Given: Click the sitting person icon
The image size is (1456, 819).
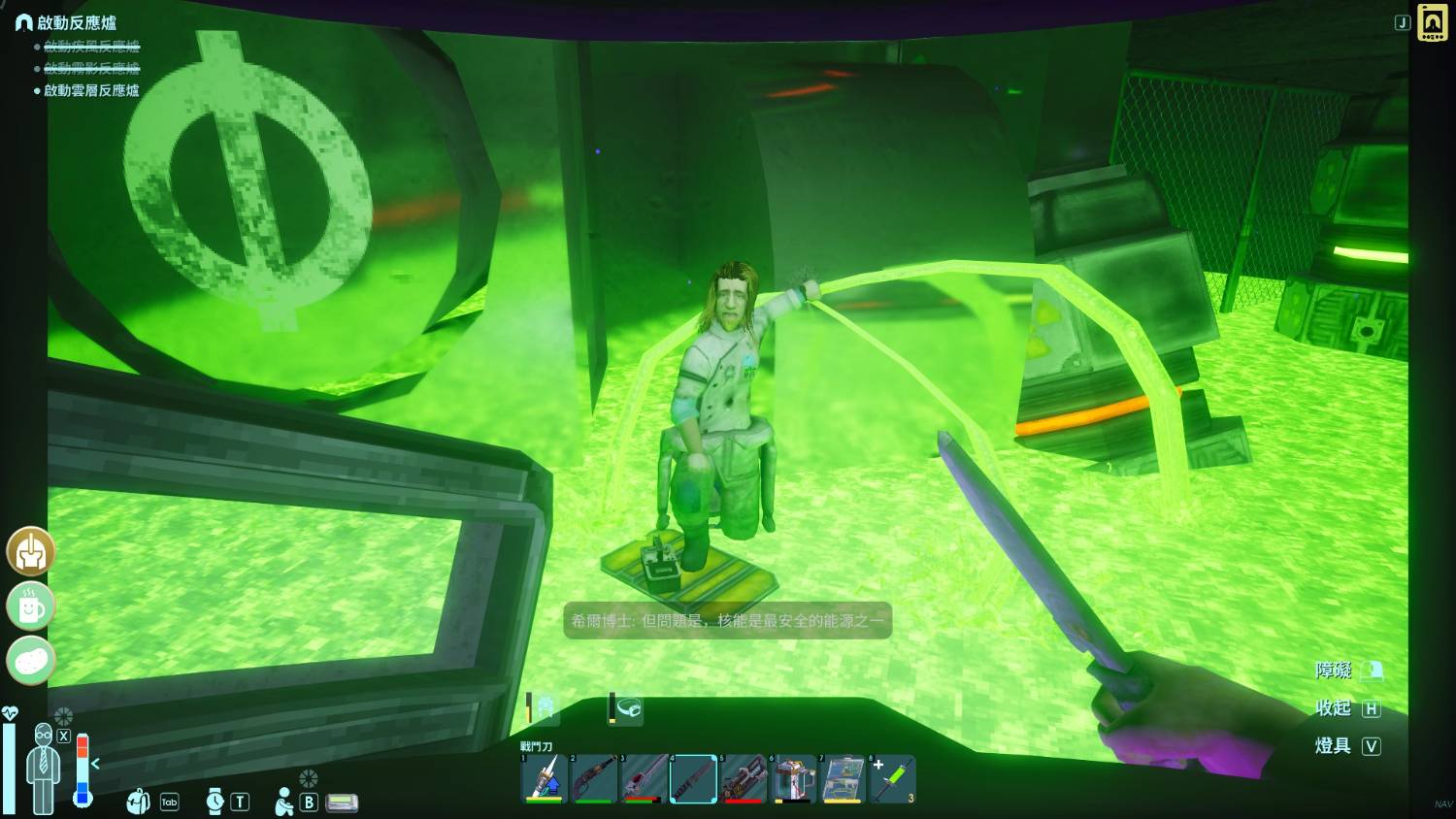Looking at the screenshot, I should [x=284, y=802].
